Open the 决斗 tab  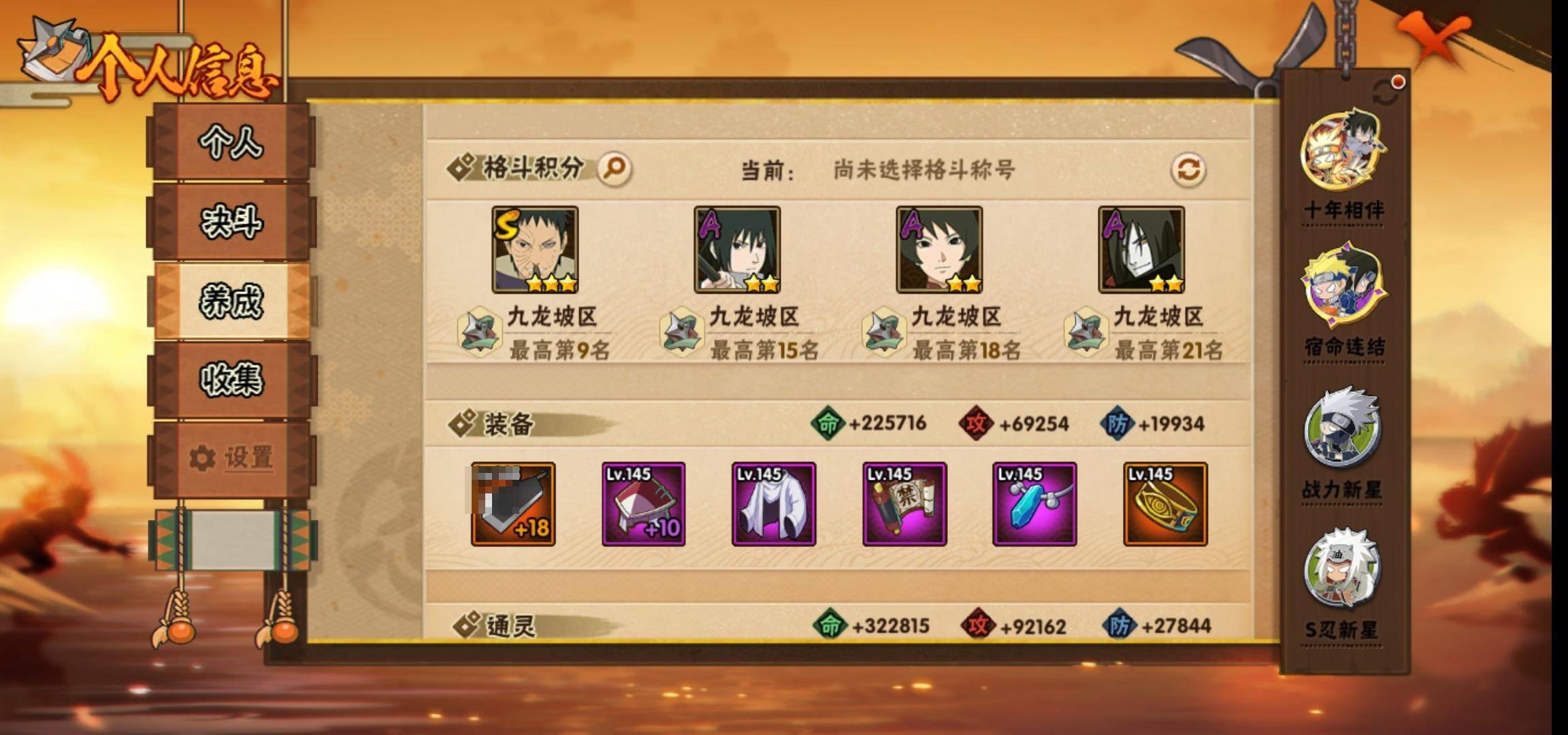231,222
